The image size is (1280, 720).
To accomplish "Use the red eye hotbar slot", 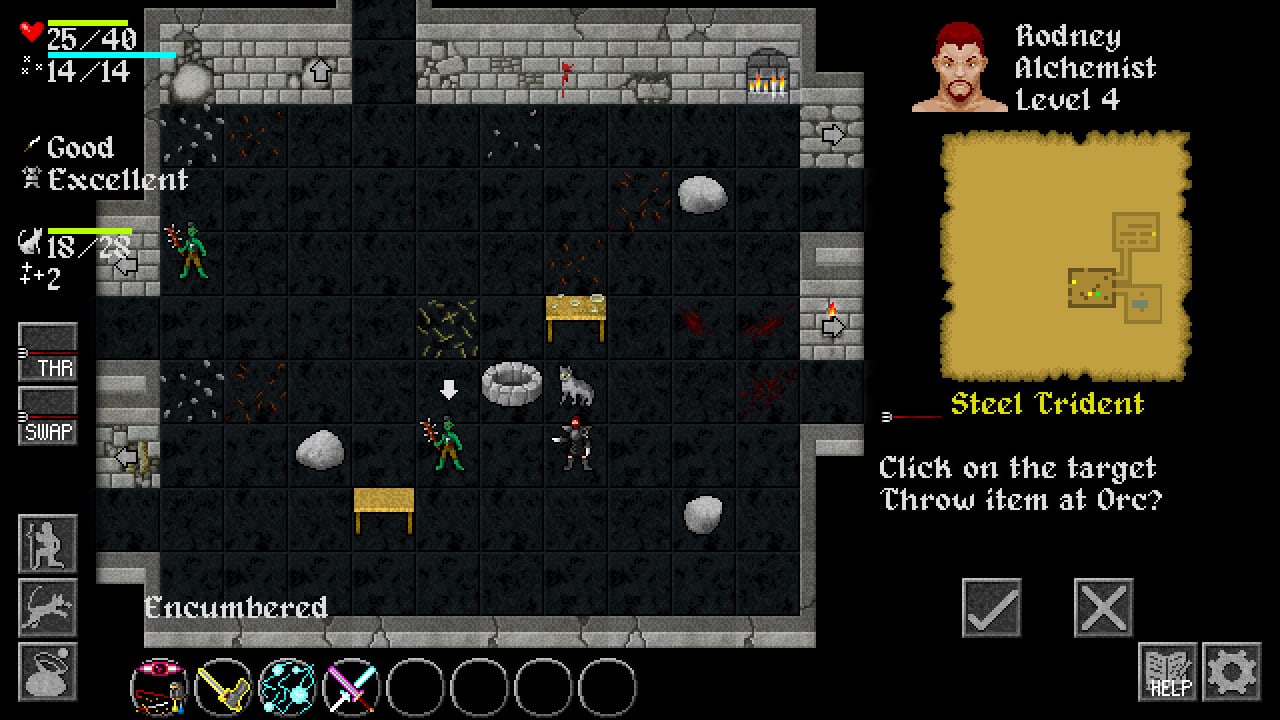I will coord(160,687).
